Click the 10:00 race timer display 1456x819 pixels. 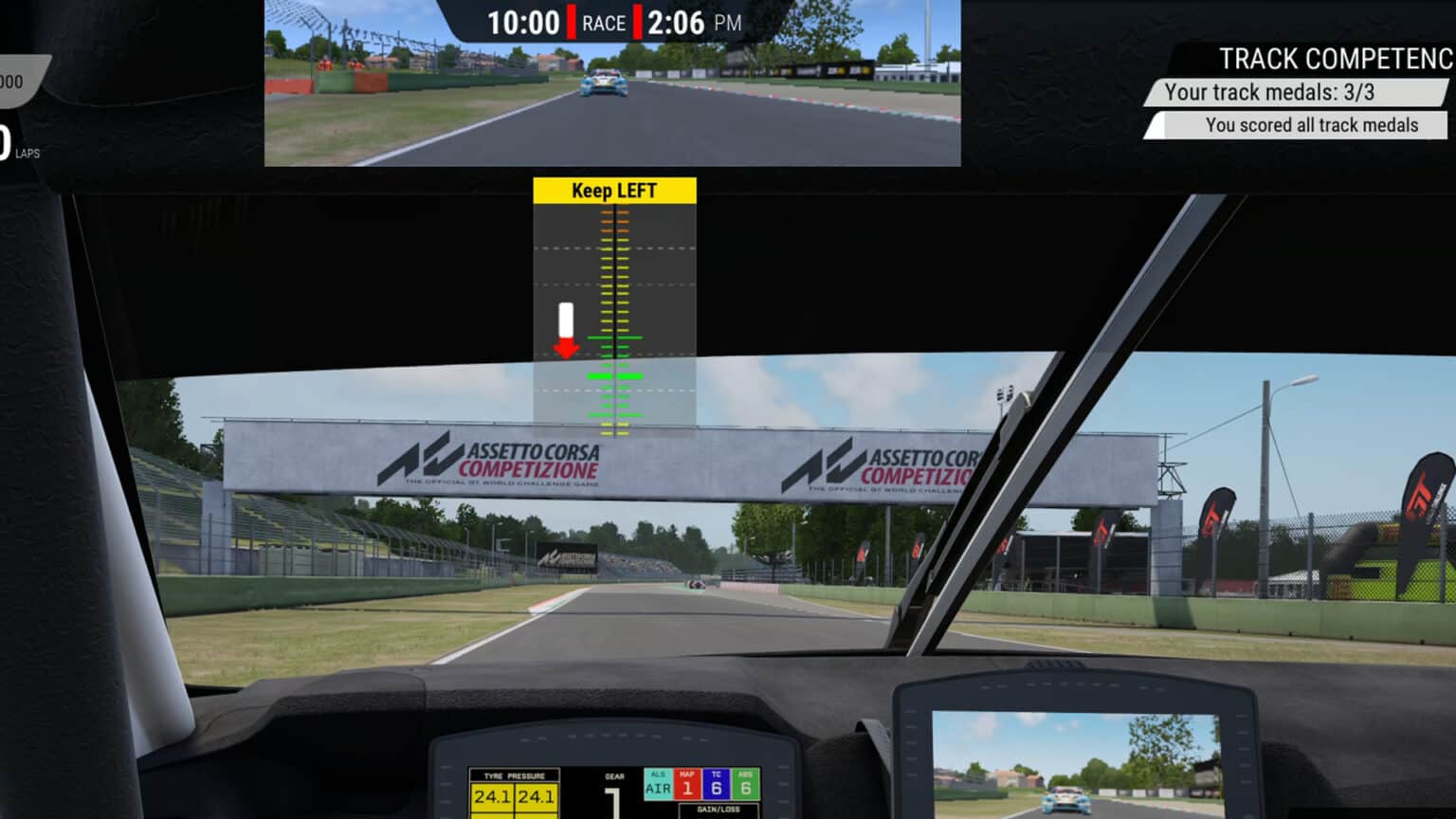coord(523,23)
